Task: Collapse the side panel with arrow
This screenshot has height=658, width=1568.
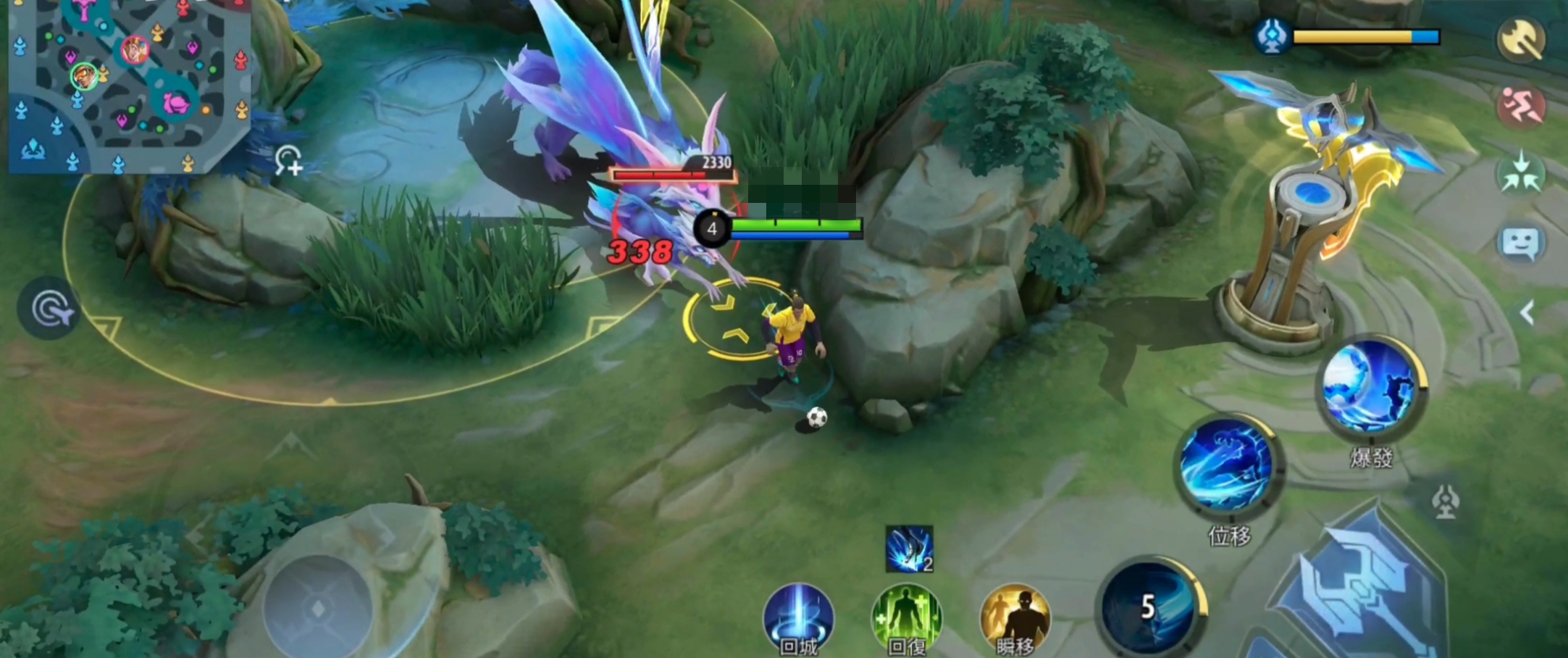Action: pyautogui.click(x=1527, y=313)
